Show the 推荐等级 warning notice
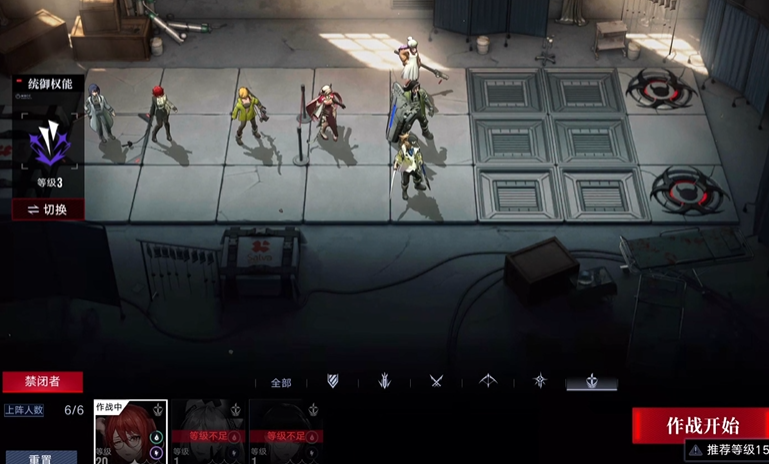The image size is (769, 464). (727, 450)
